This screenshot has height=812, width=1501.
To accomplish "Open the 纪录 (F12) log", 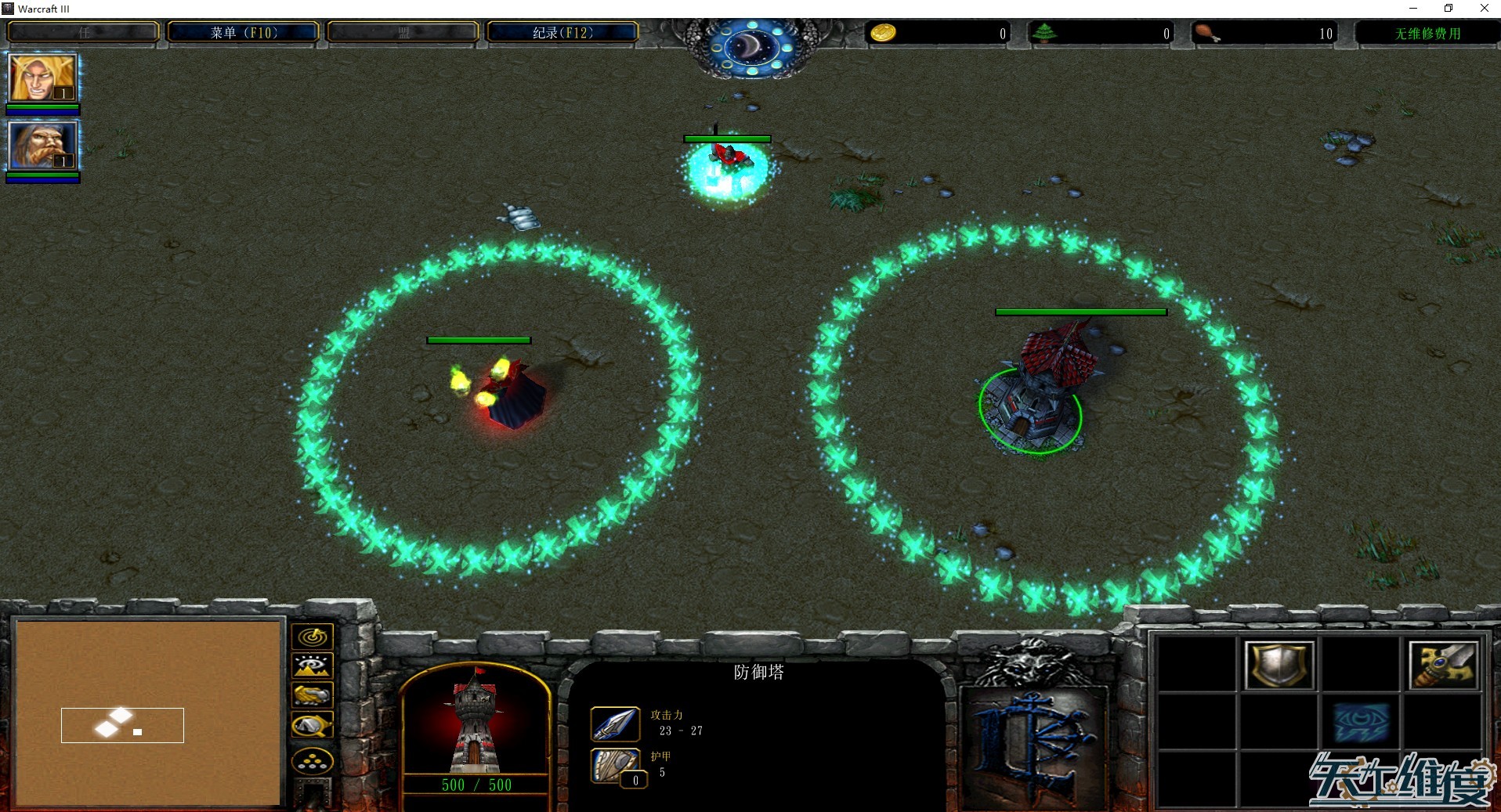I will (x=562, y=33).
